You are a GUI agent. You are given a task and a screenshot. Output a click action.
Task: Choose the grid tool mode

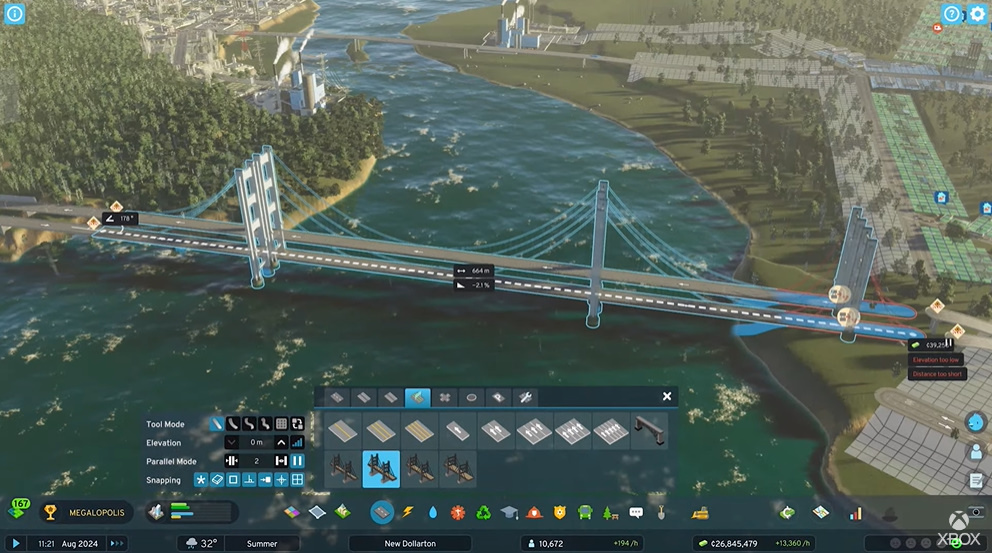pos(282,424)
